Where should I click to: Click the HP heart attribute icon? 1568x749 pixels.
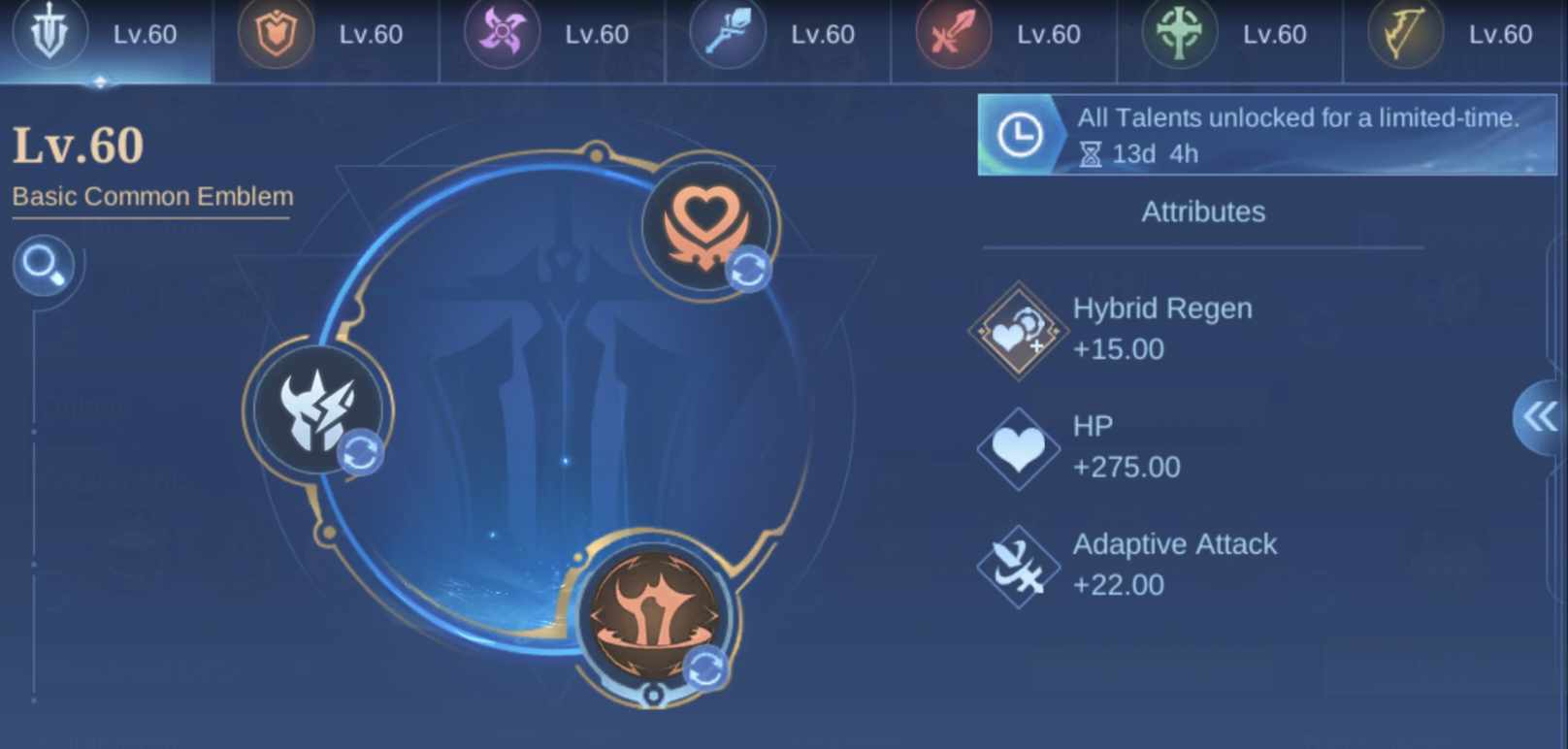[1018, 447]
